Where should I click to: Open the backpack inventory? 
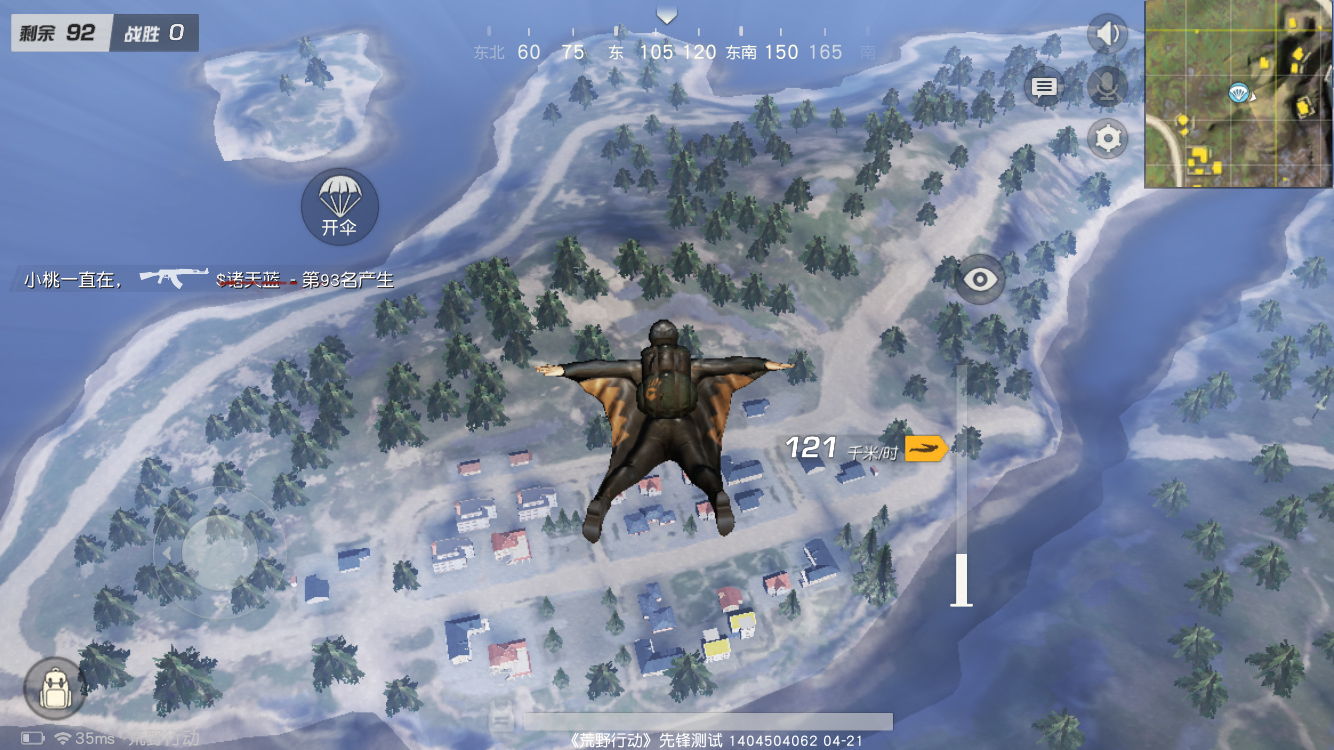[x=54, y=689]
